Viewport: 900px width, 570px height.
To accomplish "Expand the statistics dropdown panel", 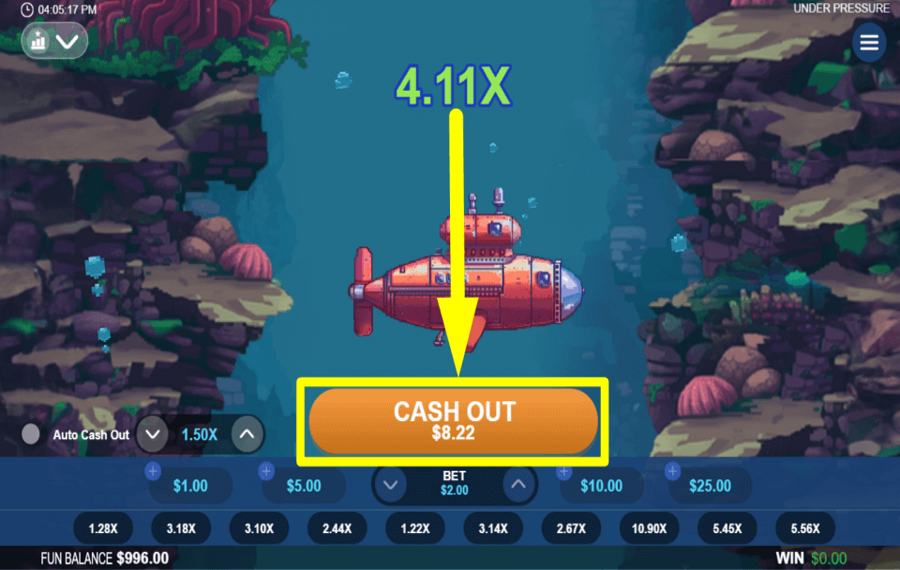I will click(55, 41).
